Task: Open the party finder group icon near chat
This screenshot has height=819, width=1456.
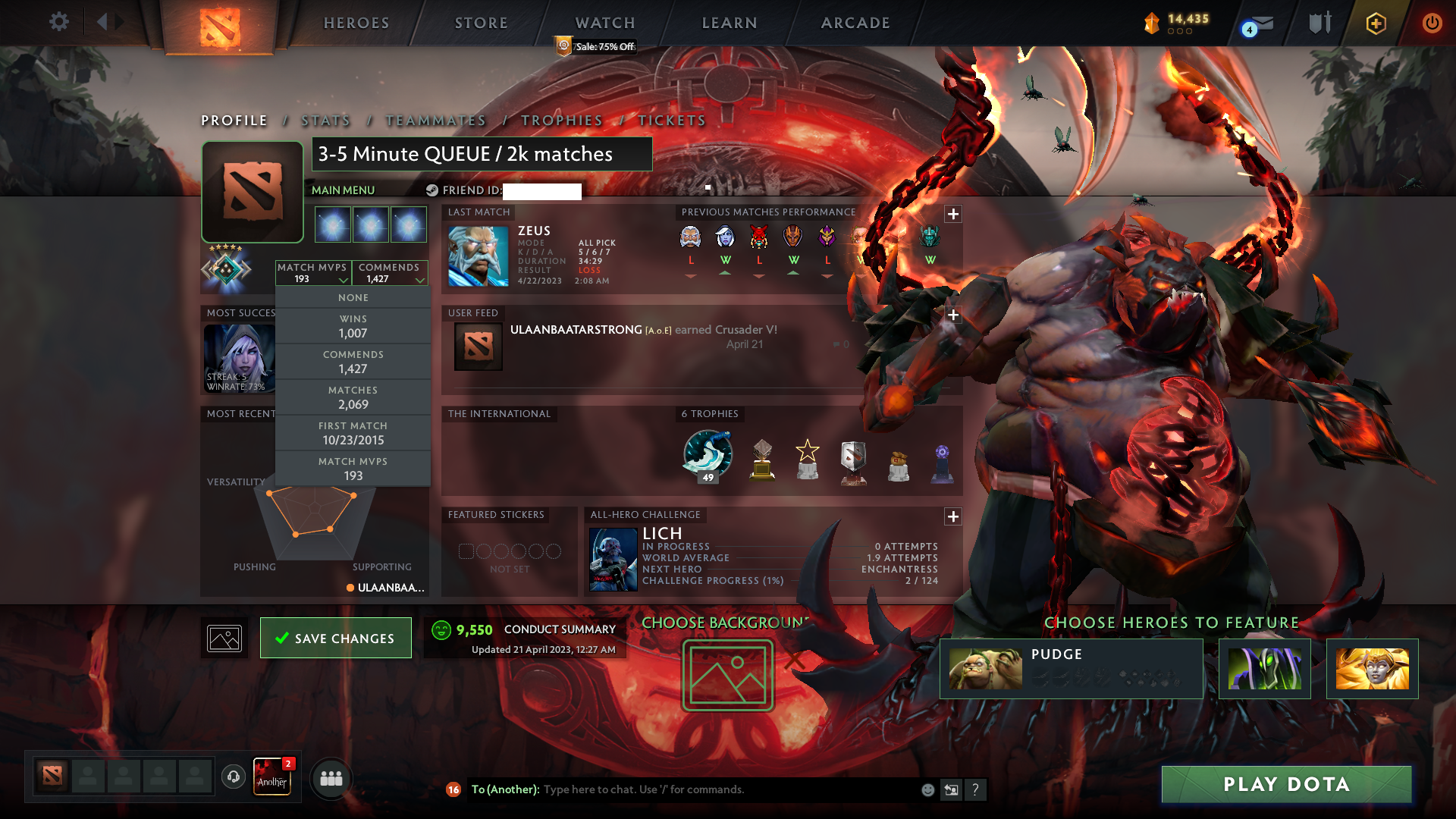Action: (330, 779)
